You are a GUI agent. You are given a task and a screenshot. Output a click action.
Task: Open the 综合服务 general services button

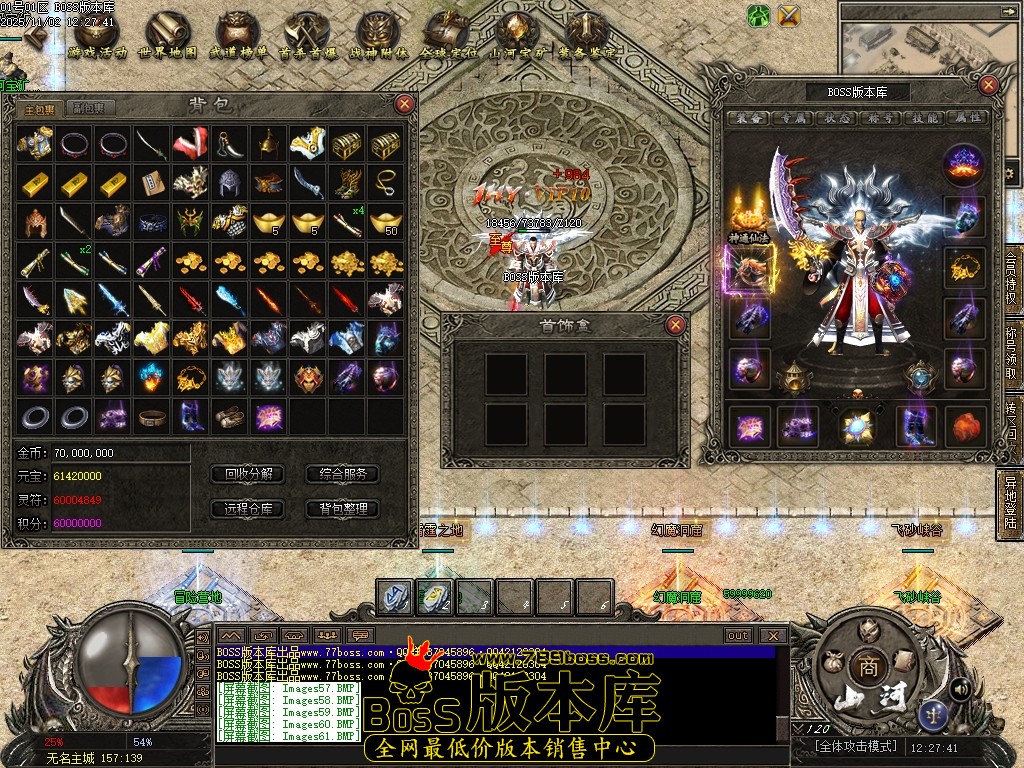point(342,474)
